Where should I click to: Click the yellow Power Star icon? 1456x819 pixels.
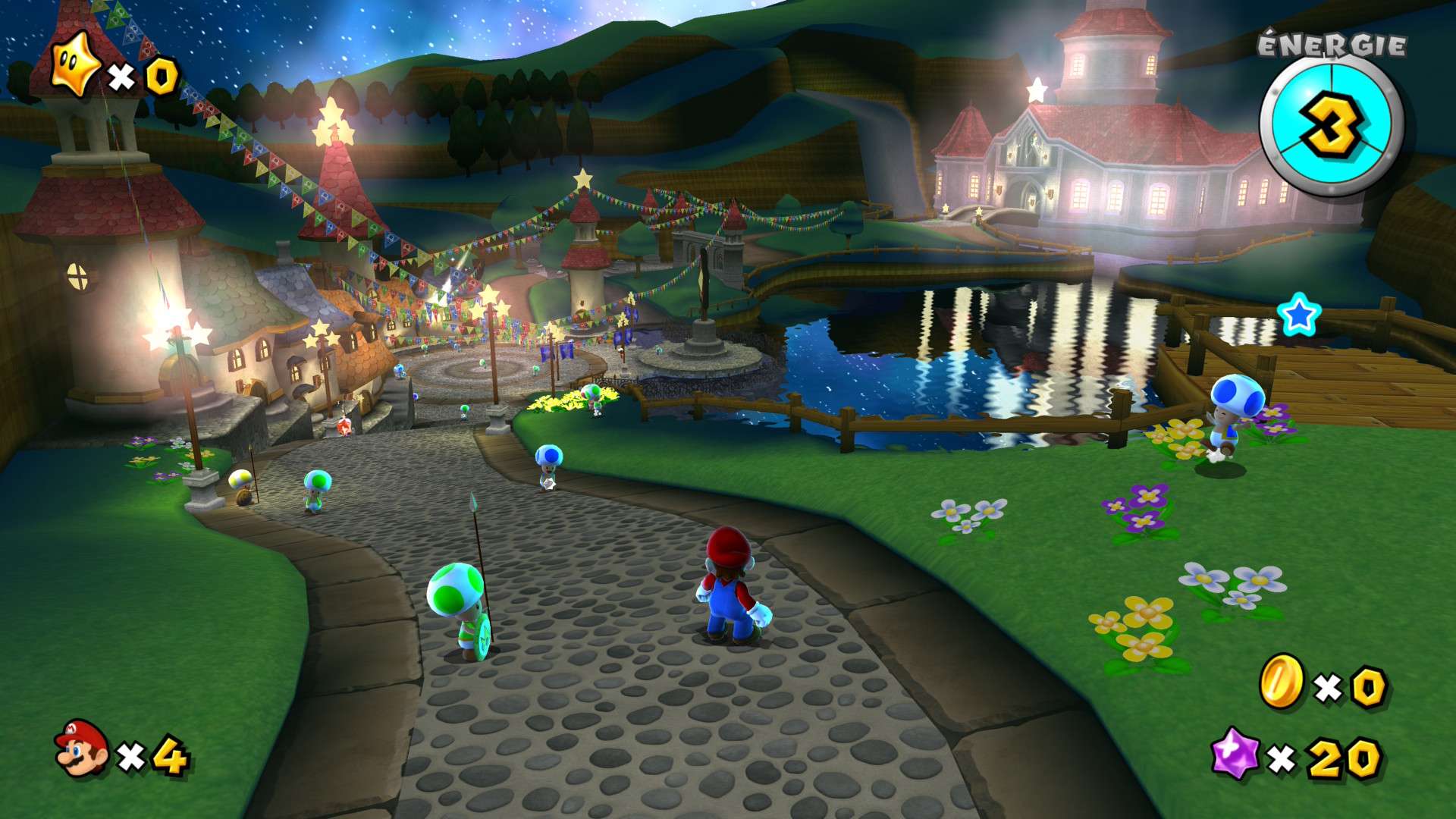tap(75, 65)
